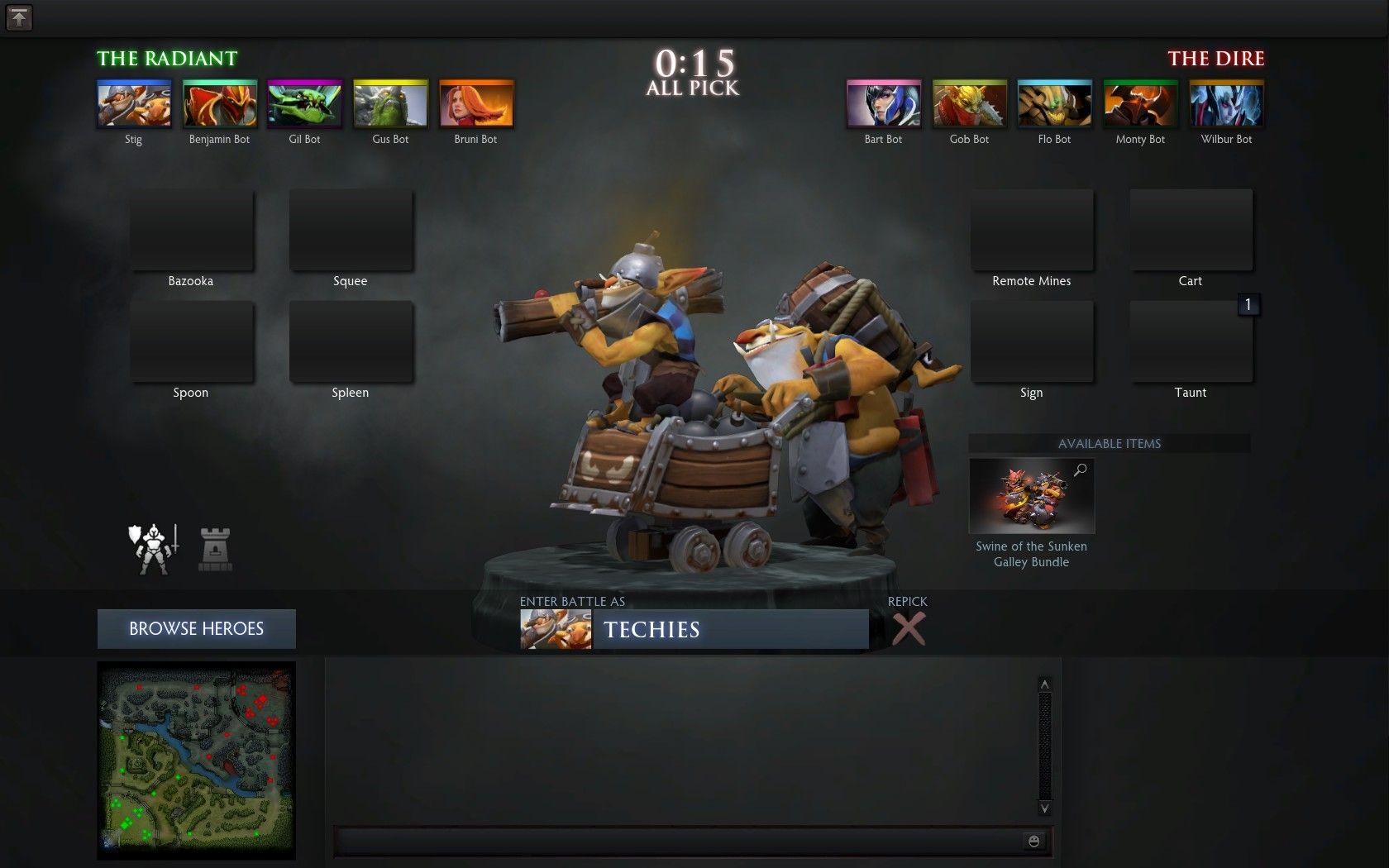Open the chat emoticon picker
The width and height of the screenshot is (1389, 868).
(1033, 840)
